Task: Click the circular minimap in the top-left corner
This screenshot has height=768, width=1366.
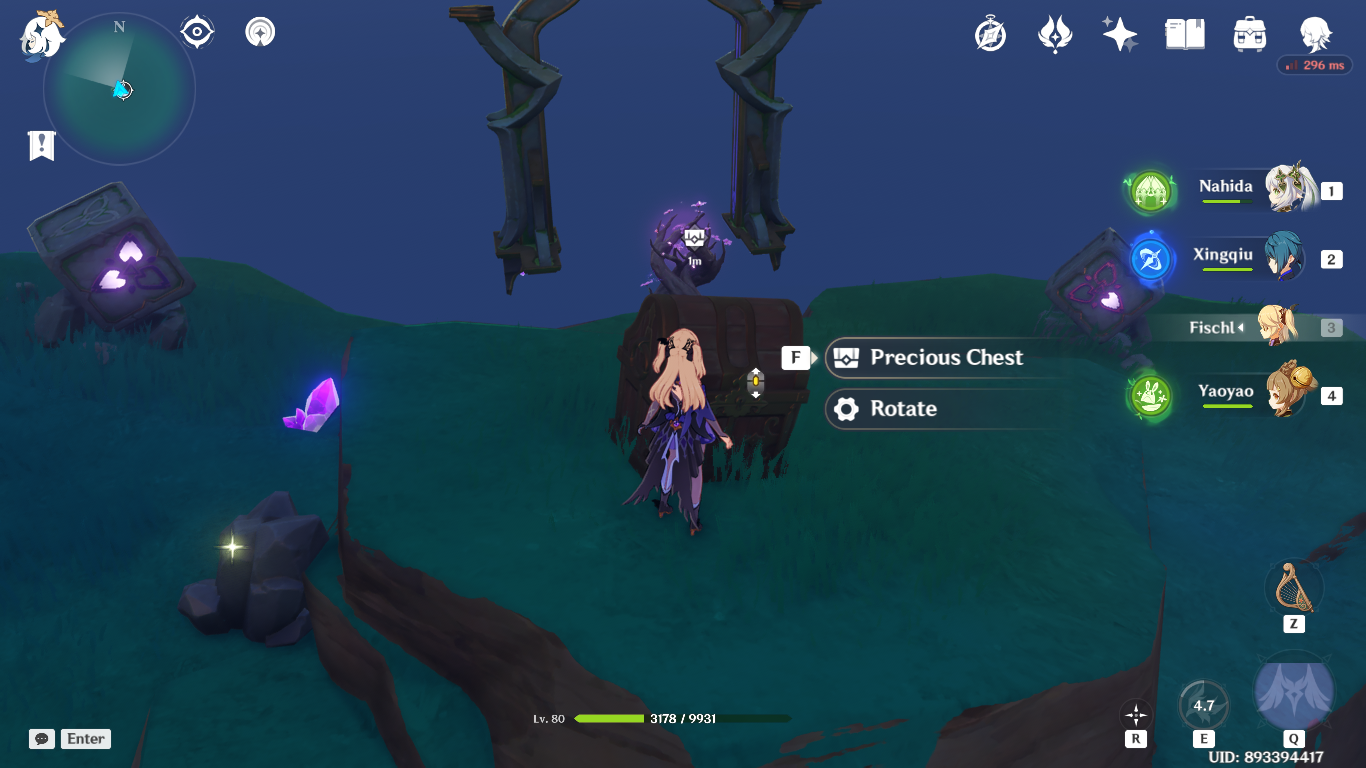Action: pos(118,88)
